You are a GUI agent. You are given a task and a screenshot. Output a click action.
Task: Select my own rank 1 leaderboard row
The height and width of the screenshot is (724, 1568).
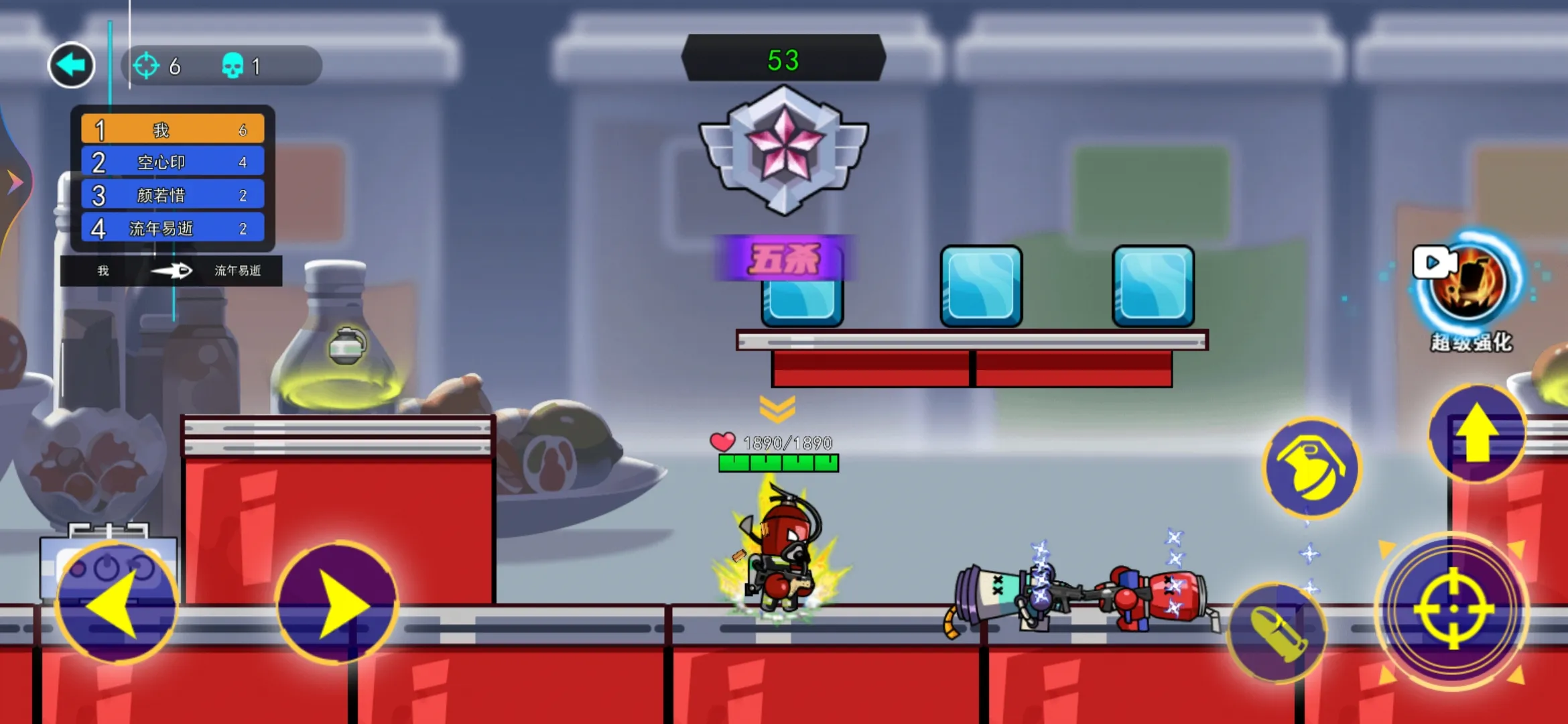(173, 129)
